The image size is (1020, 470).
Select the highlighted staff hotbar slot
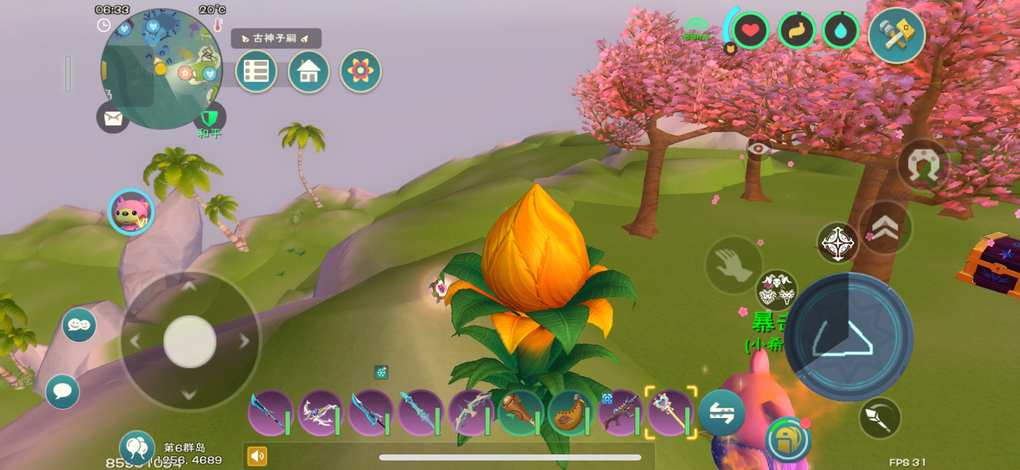669,412
